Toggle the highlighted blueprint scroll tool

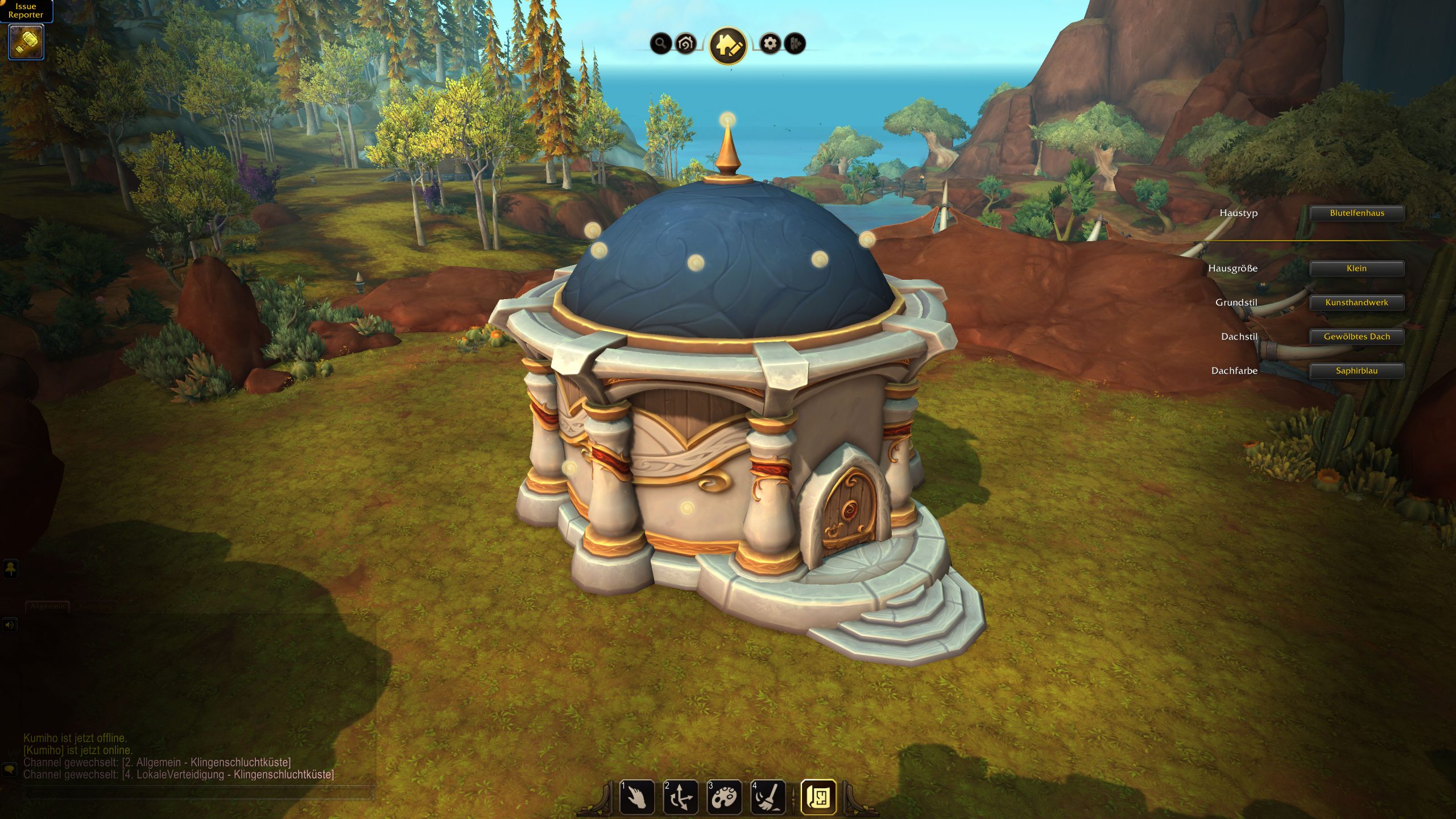point(818,797)
